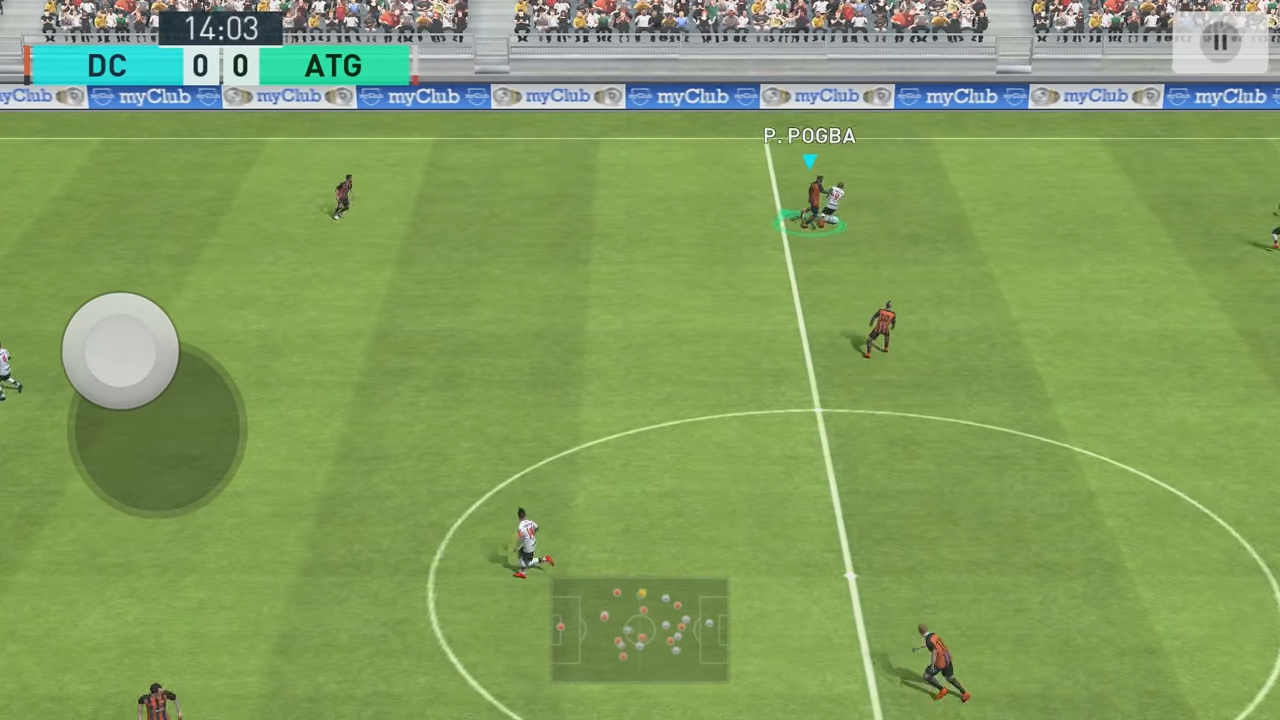Tap the cyan arrow above Pogba's name

[810, 160]
